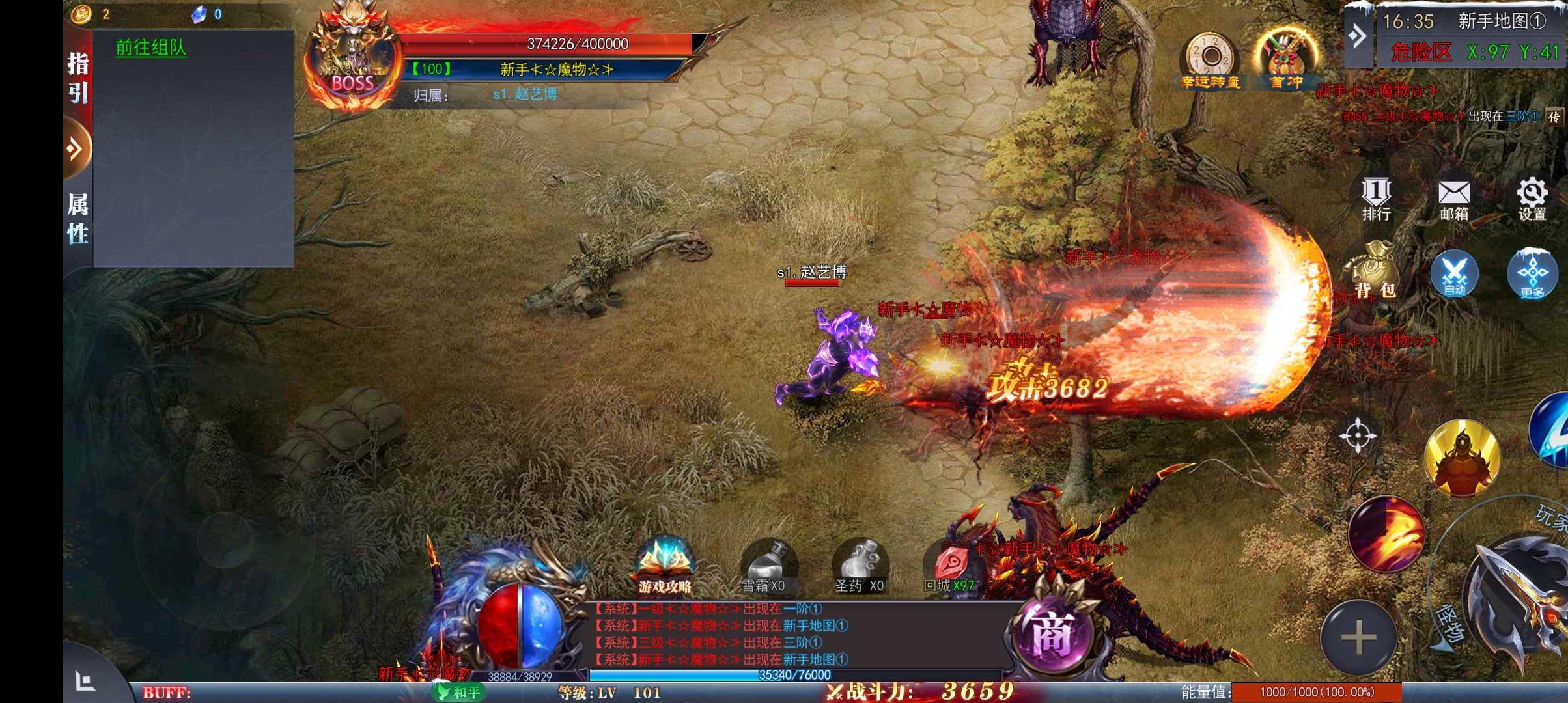Open the 前往组队 team link

pyautogui.click(x=151, y=48)
